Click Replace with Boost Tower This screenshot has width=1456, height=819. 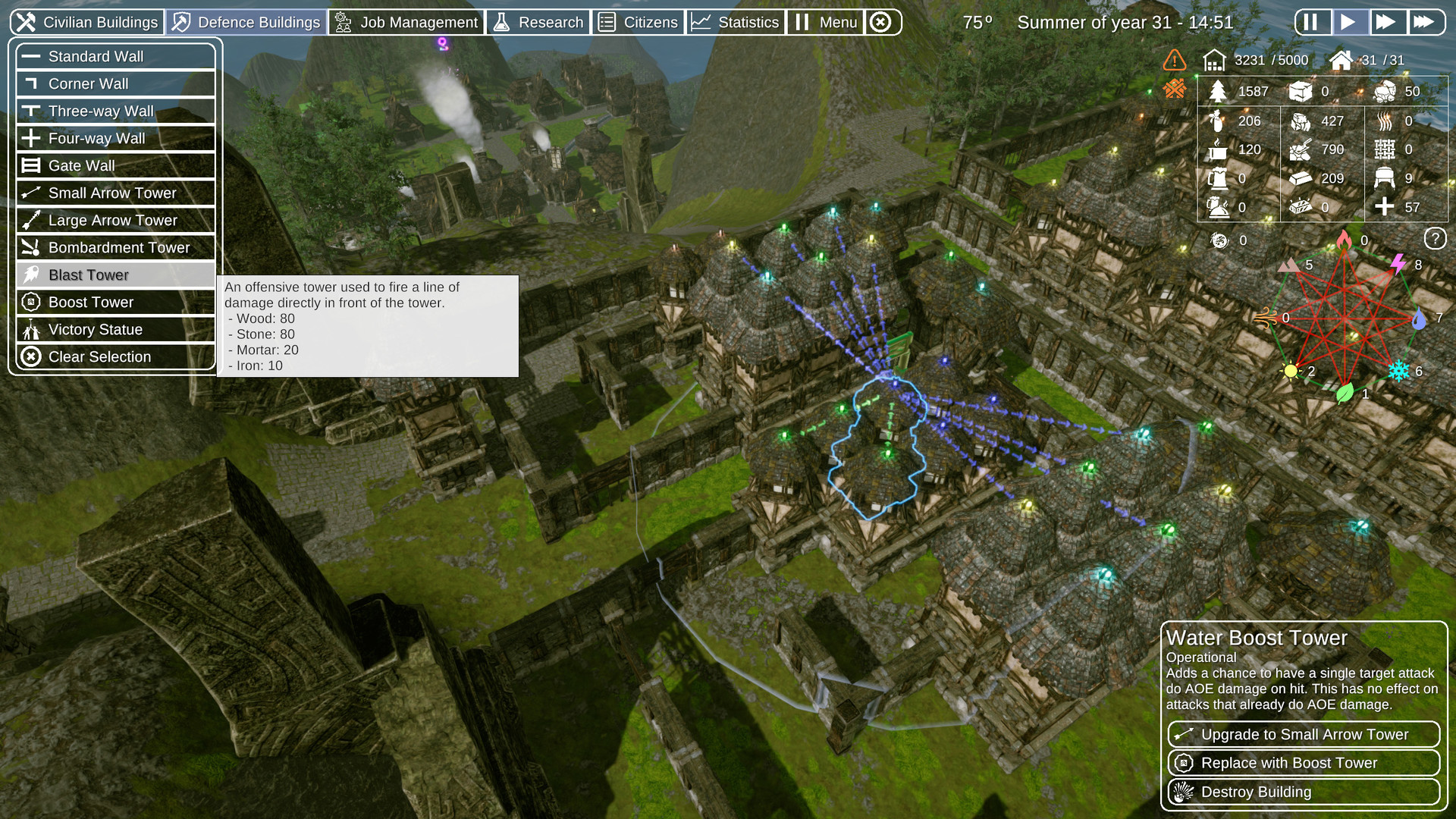pyautogui.click(x=1302, y=763)
